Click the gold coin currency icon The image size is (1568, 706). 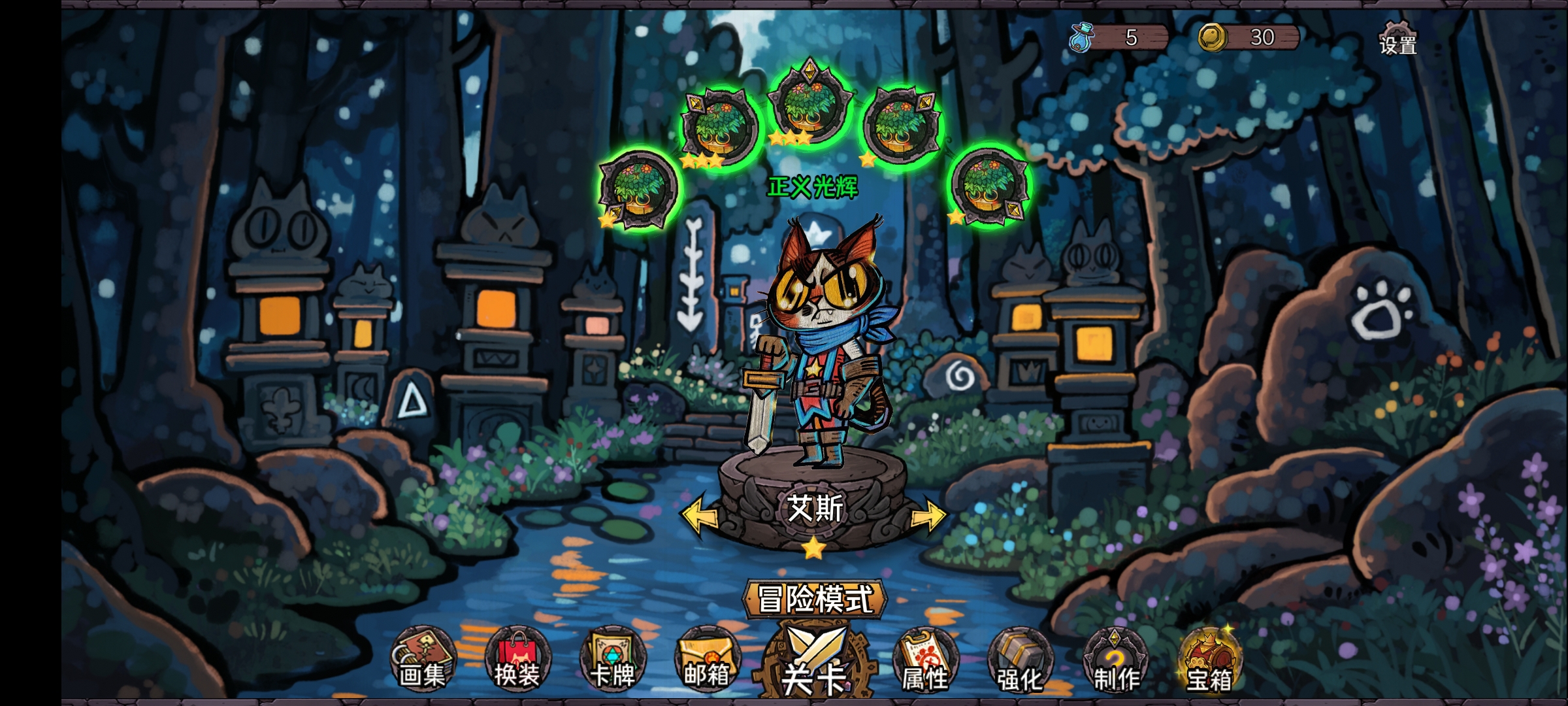pos(1212,37)
